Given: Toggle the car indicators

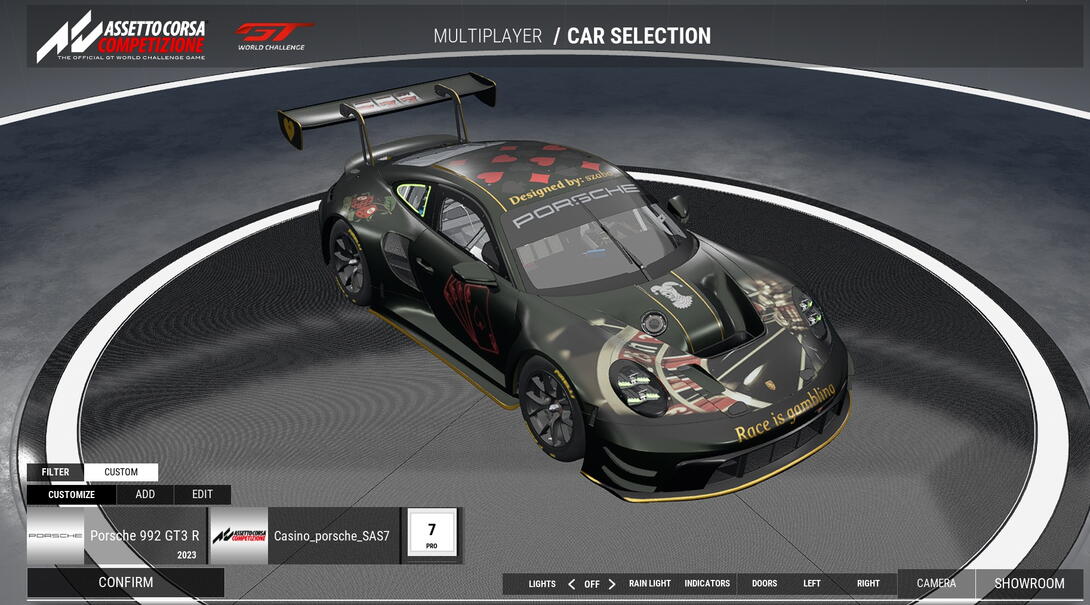Looking at the screenshot, I should coord(707,584).
